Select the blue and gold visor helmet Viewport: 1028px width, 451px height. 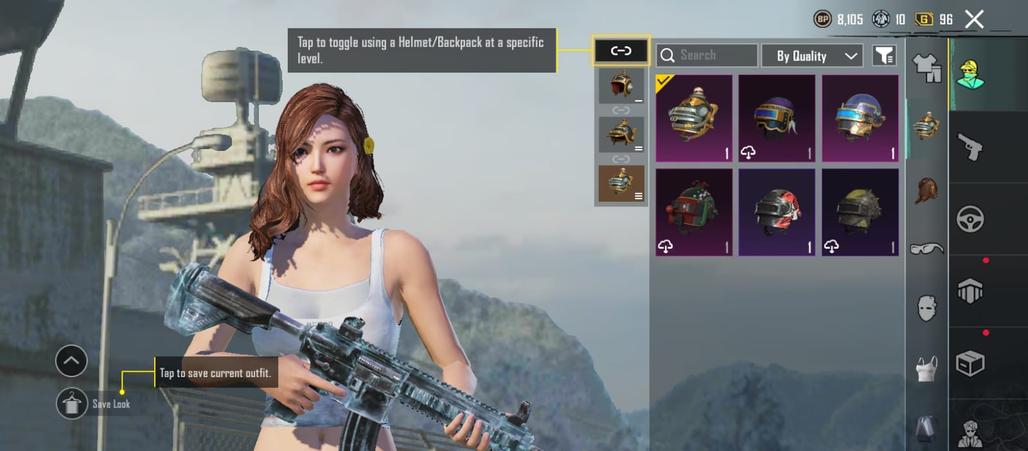click(x=860, y=118)
